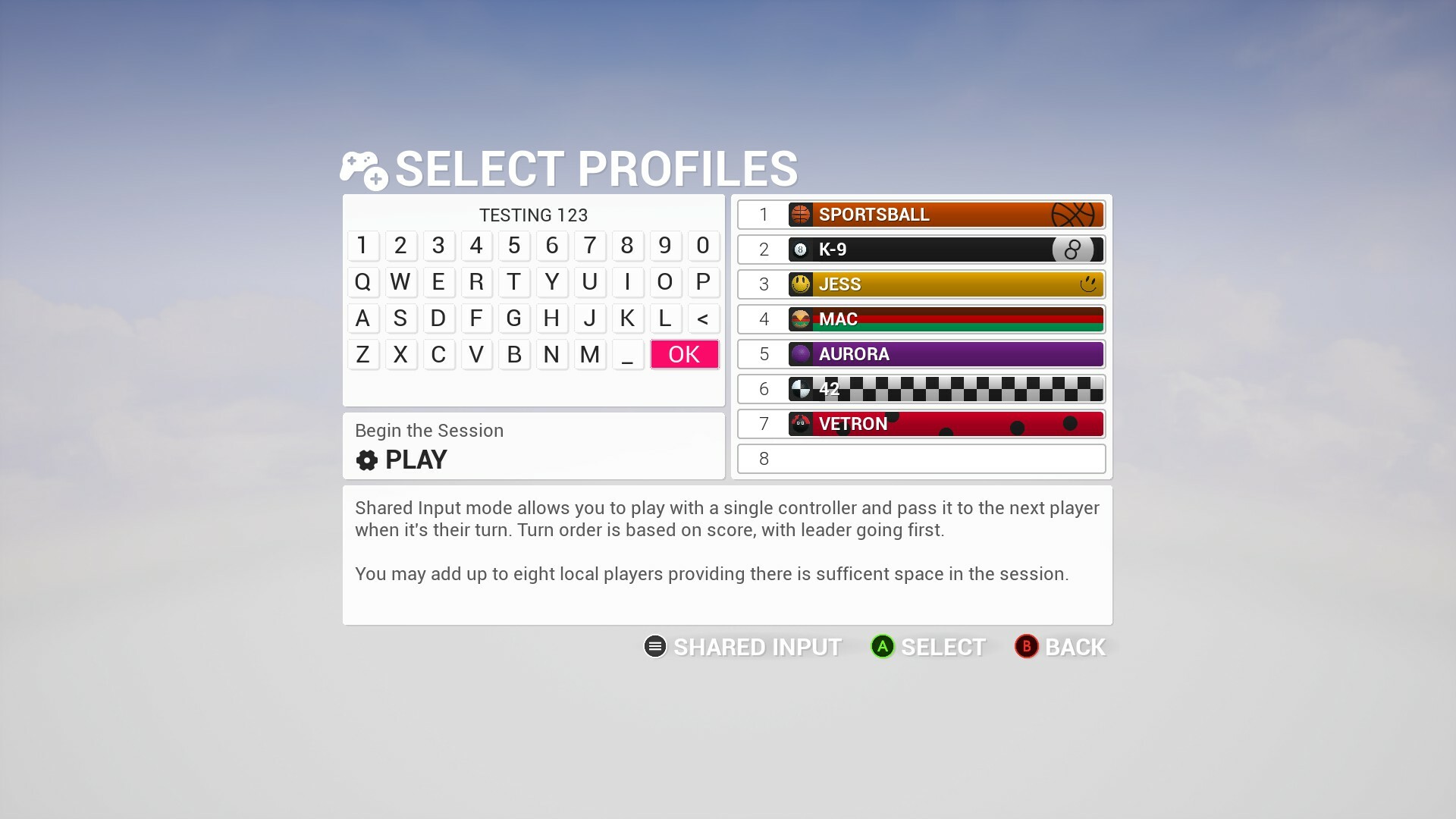Click the underscore key on the keyboard
This screenshot has height=819, width=1456.
coord(628,354)
